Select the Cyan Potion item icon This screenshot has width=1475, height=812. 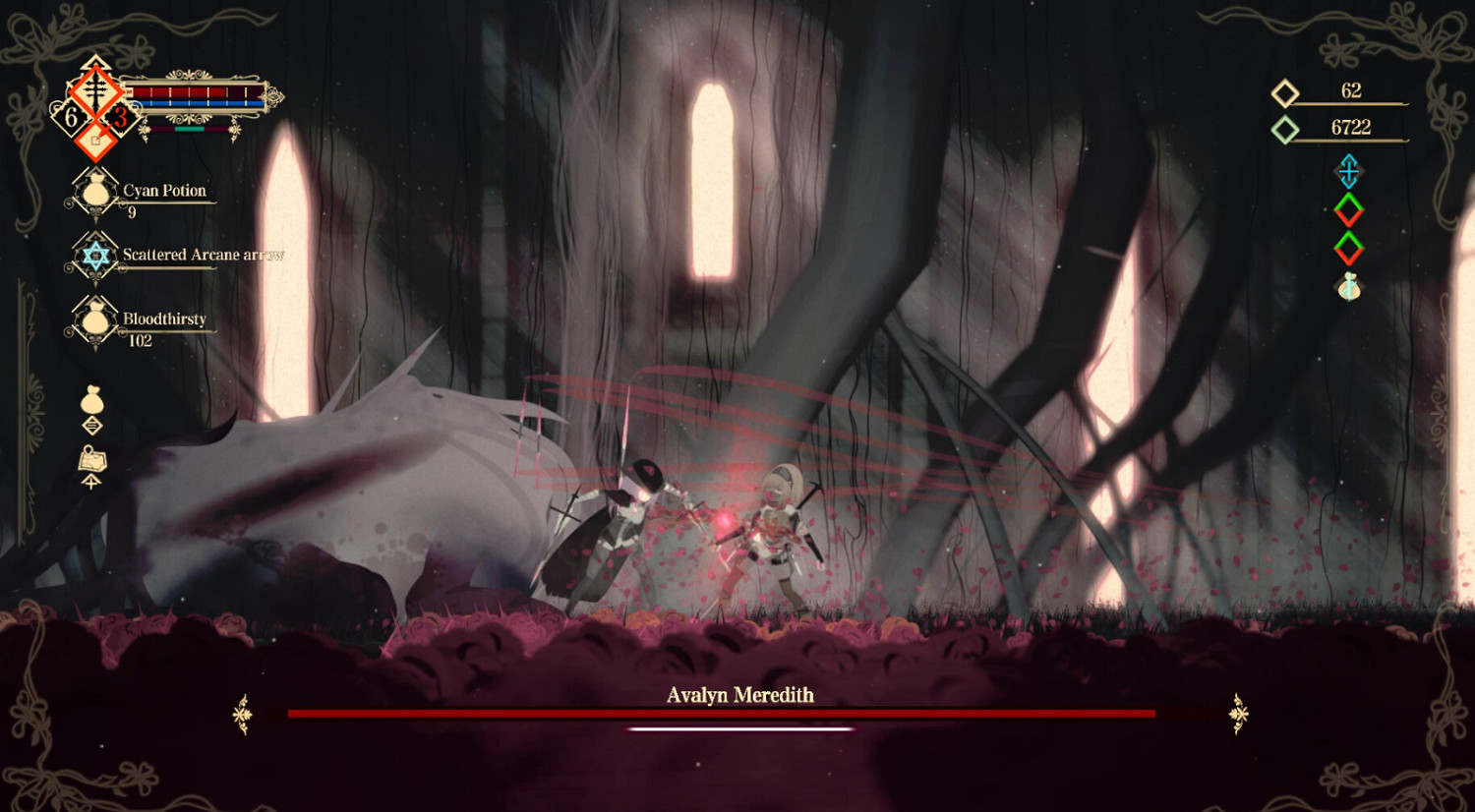(94, 189)
